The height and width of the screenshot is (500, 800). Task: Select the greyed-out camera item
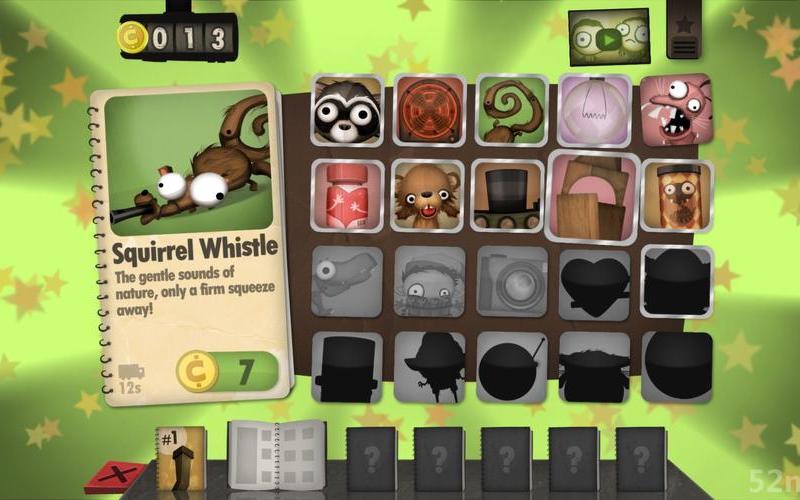click(x=509, y=282)
